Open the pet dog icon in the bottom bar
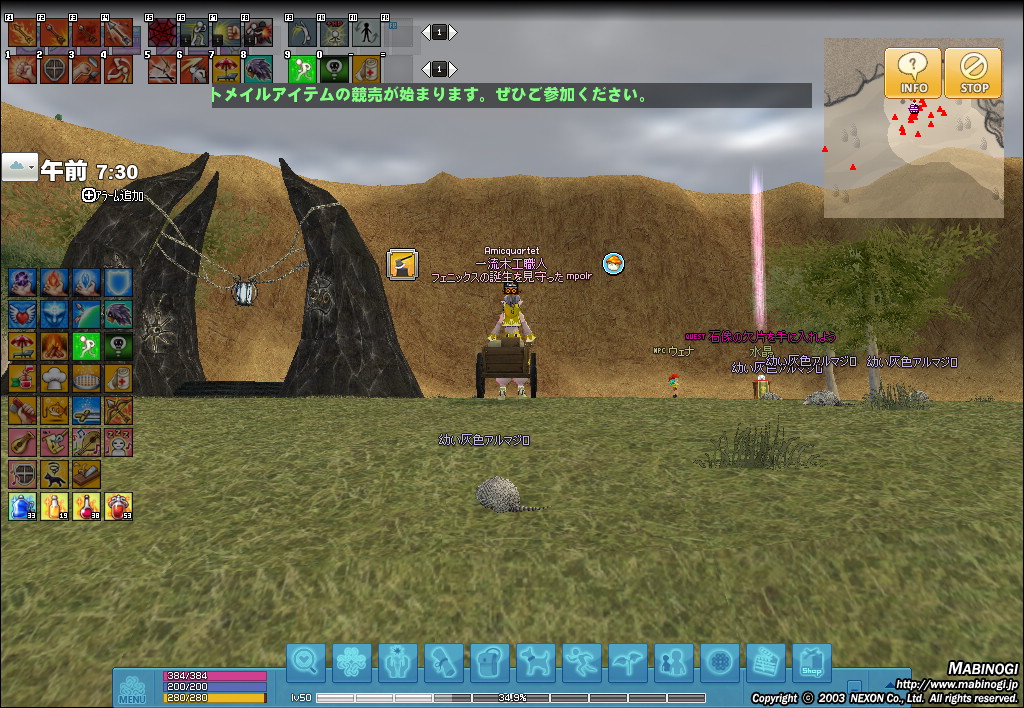1024x708 pixels. click(x=536, y=663)
